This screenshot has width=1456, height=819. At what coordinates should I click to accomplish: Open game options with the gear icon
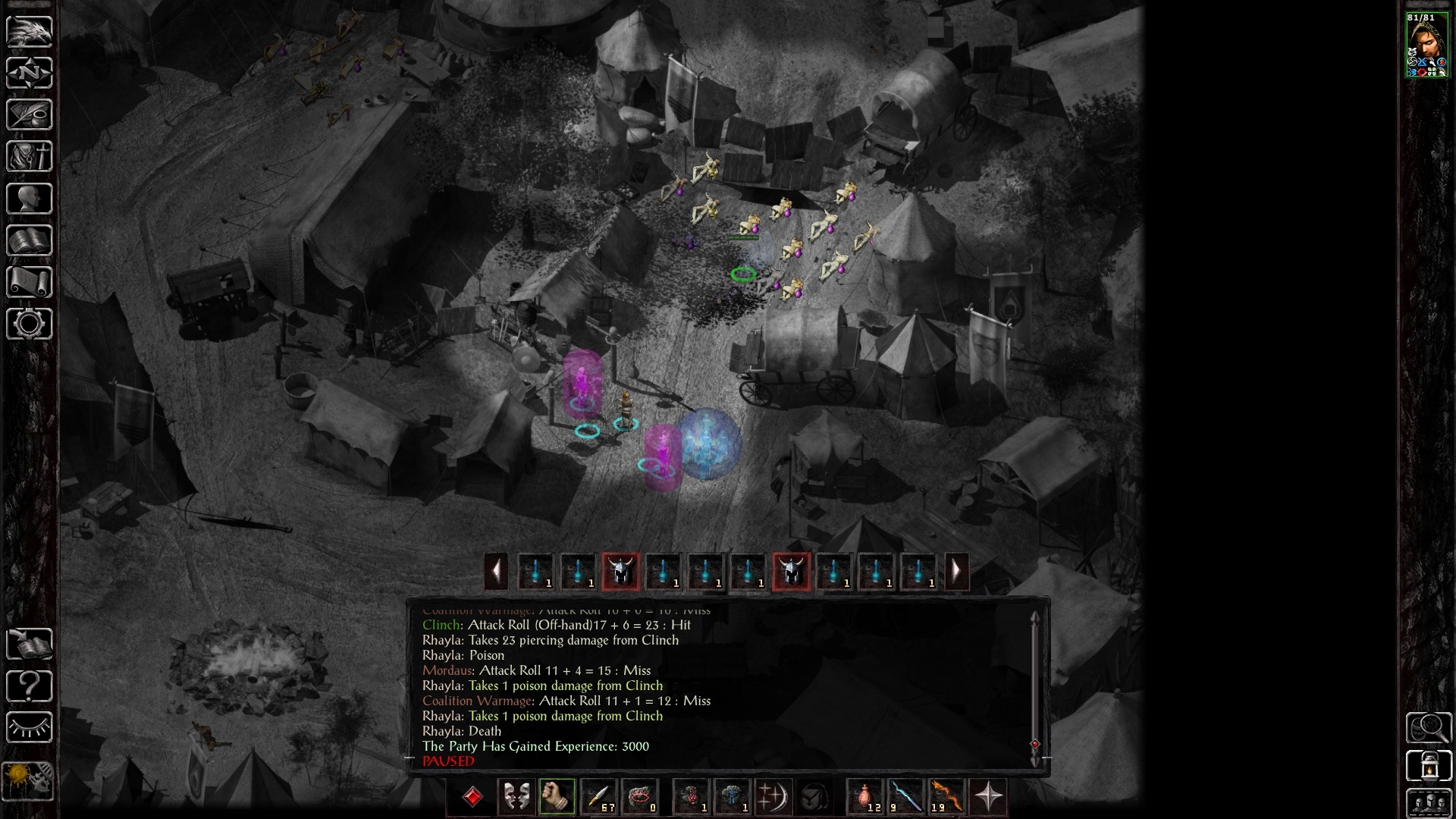[30, 324]
